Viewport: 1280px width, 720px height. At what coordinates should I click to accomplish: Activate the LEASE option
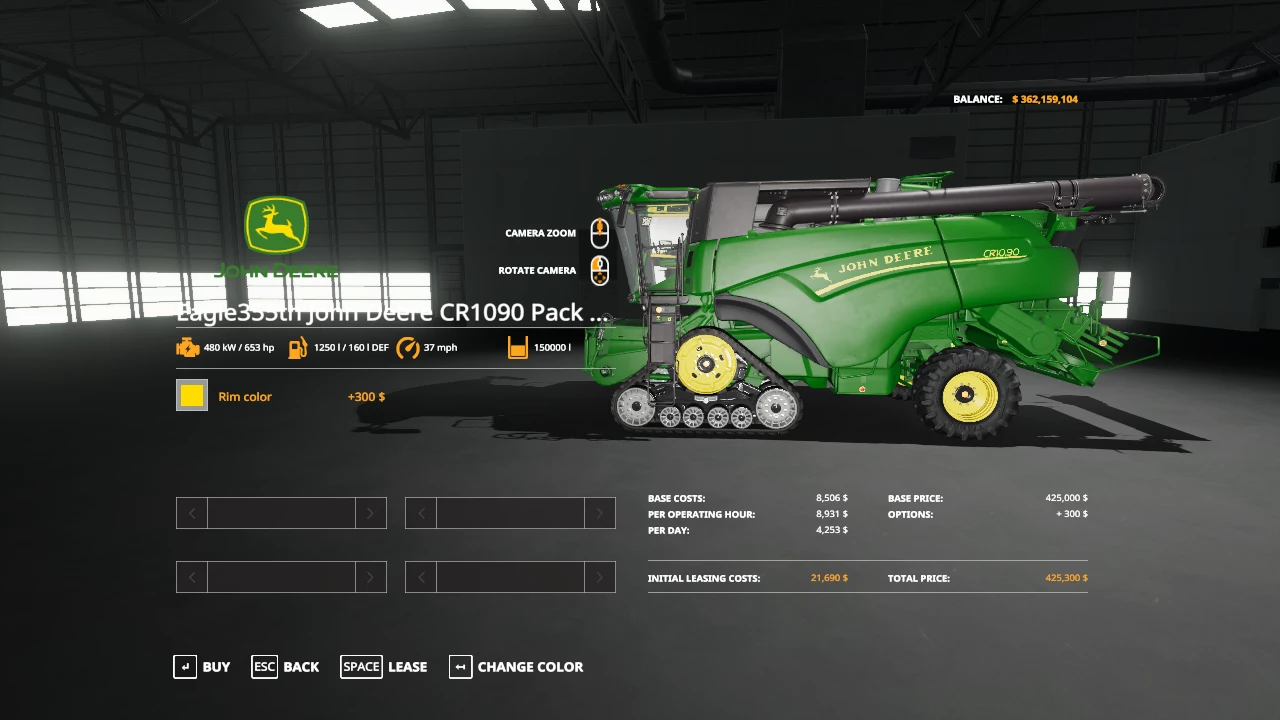pos(407,667)
